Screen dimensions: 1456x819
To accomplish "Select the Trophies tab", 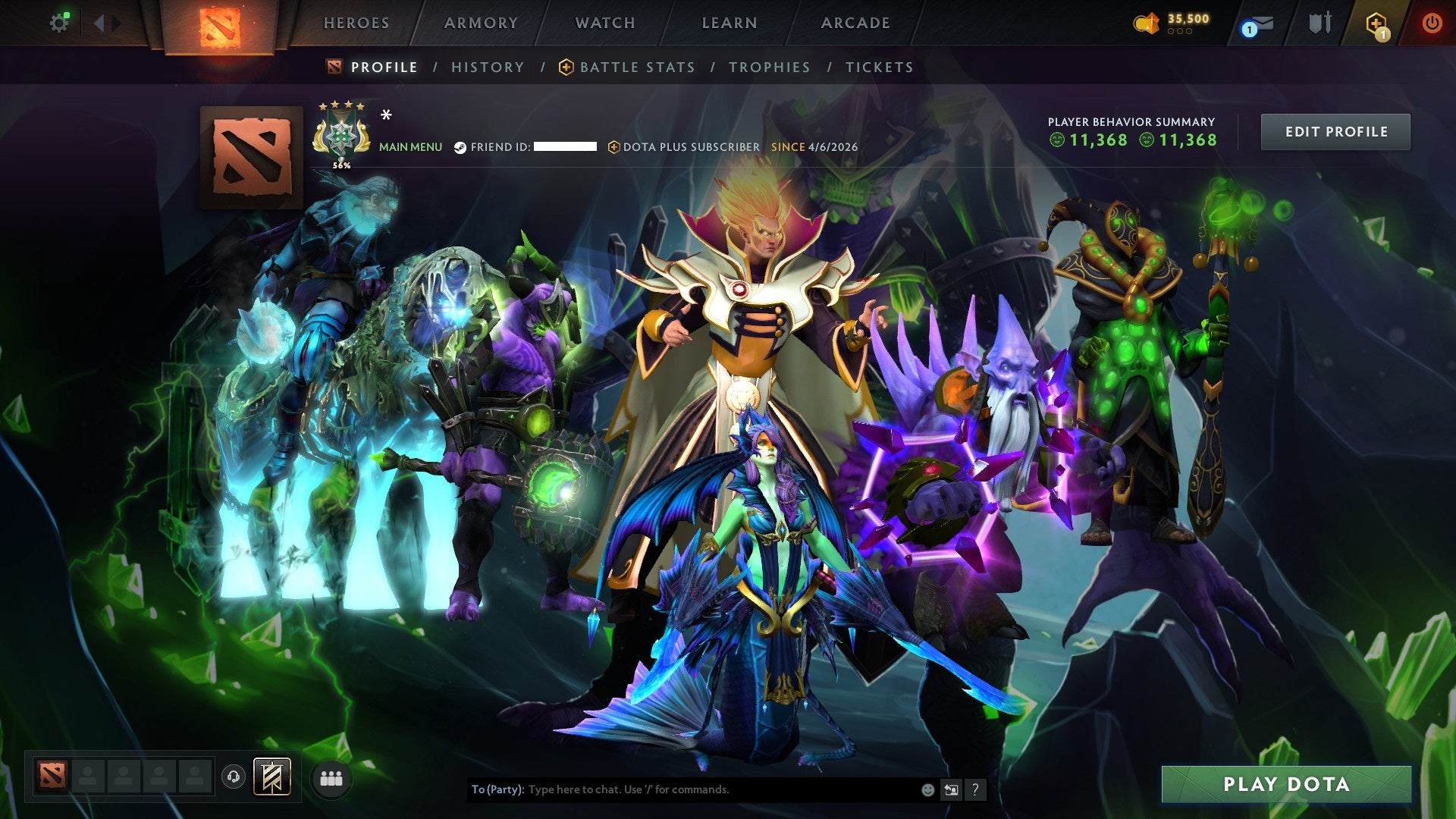I will point(769,67).
